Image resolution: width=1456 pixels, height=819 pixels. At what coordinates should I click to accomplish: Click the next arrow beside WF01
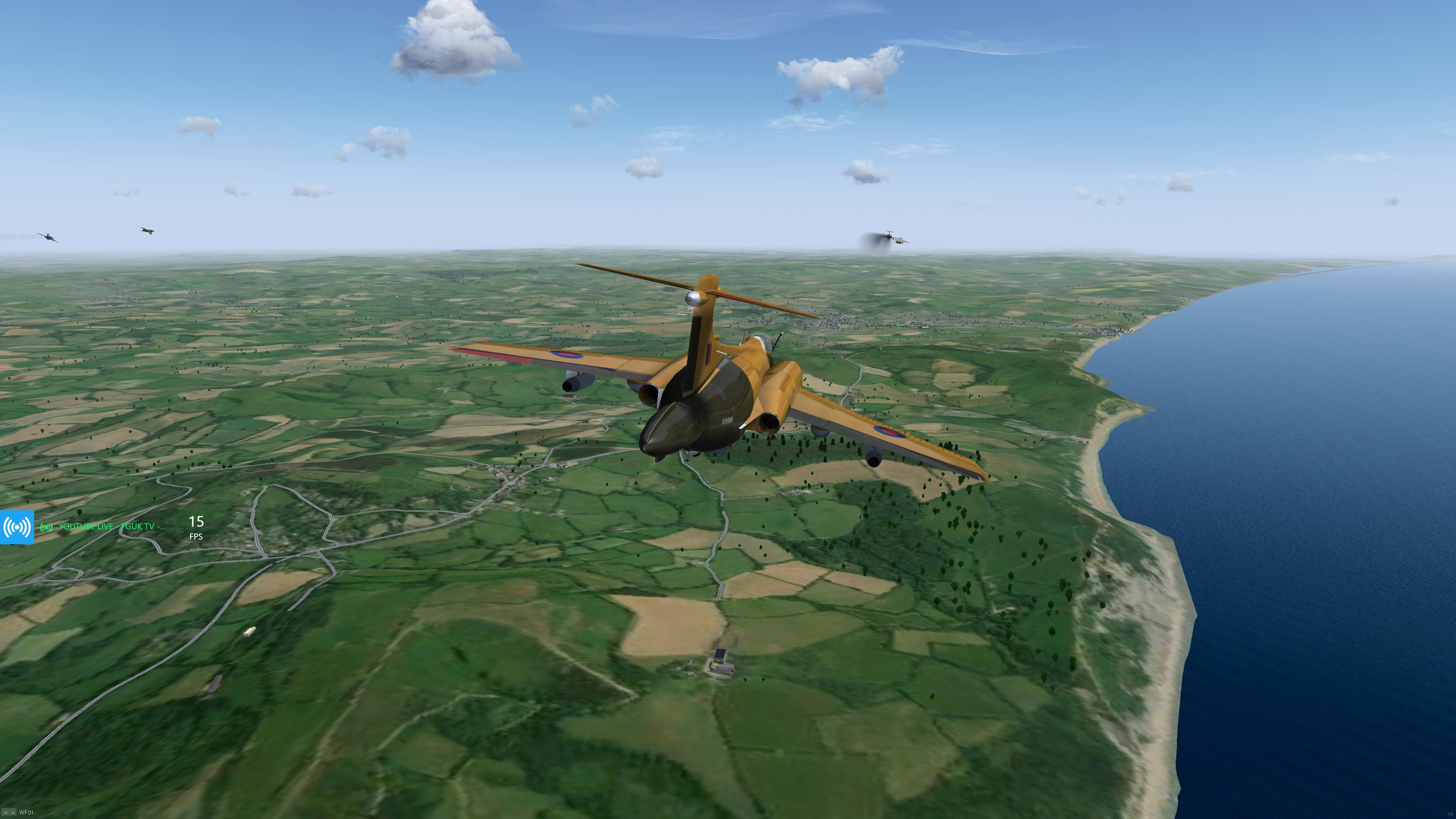pos(13,813)
